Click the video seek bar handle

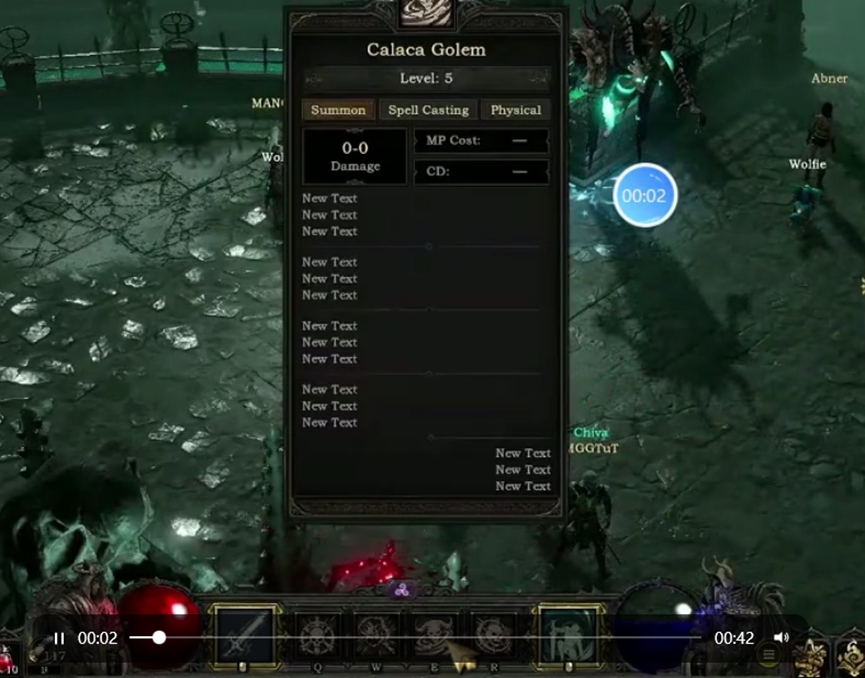click(x=159, y=637)
